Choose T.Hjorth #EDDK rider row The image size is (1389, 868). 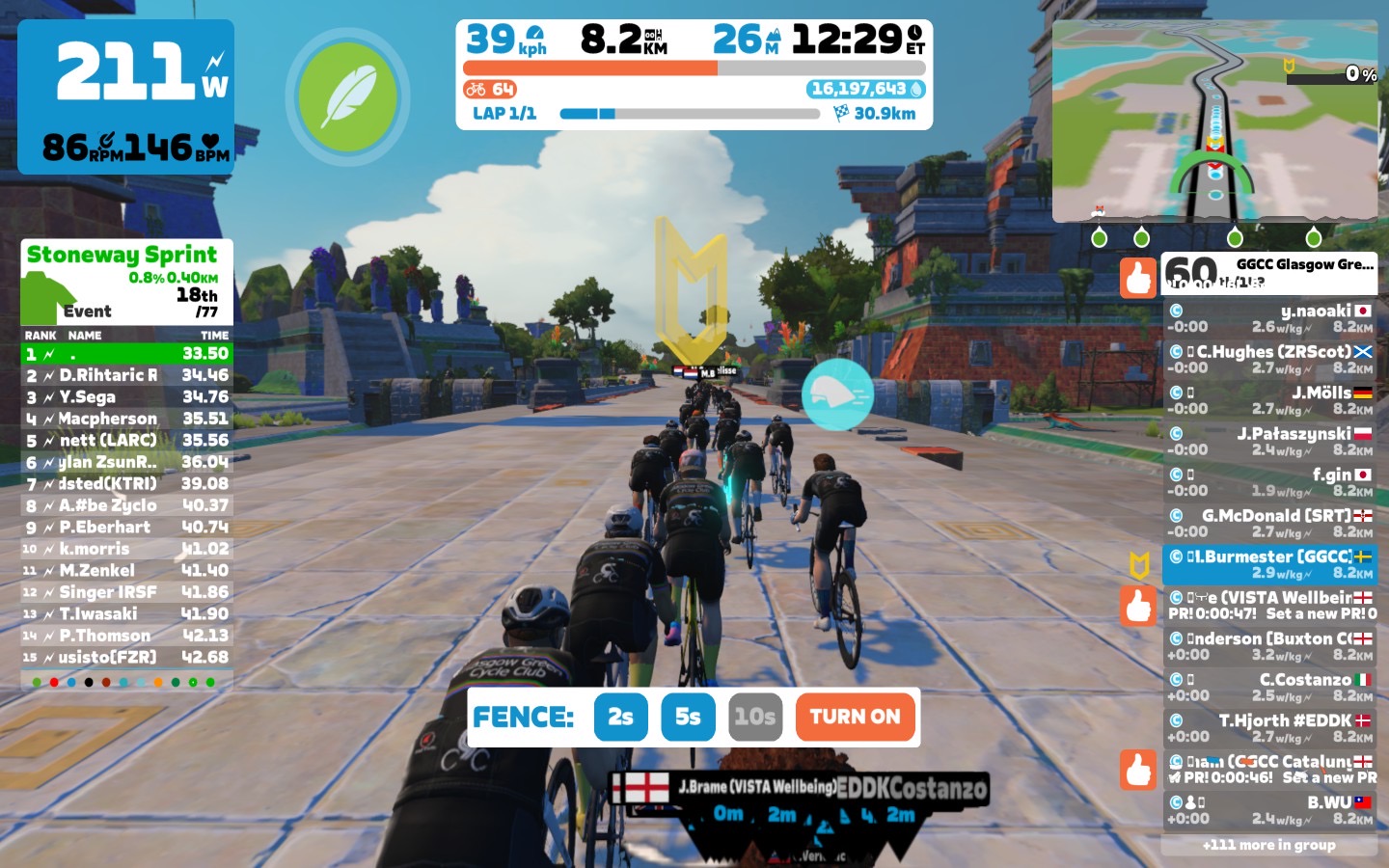(1269, 728)
